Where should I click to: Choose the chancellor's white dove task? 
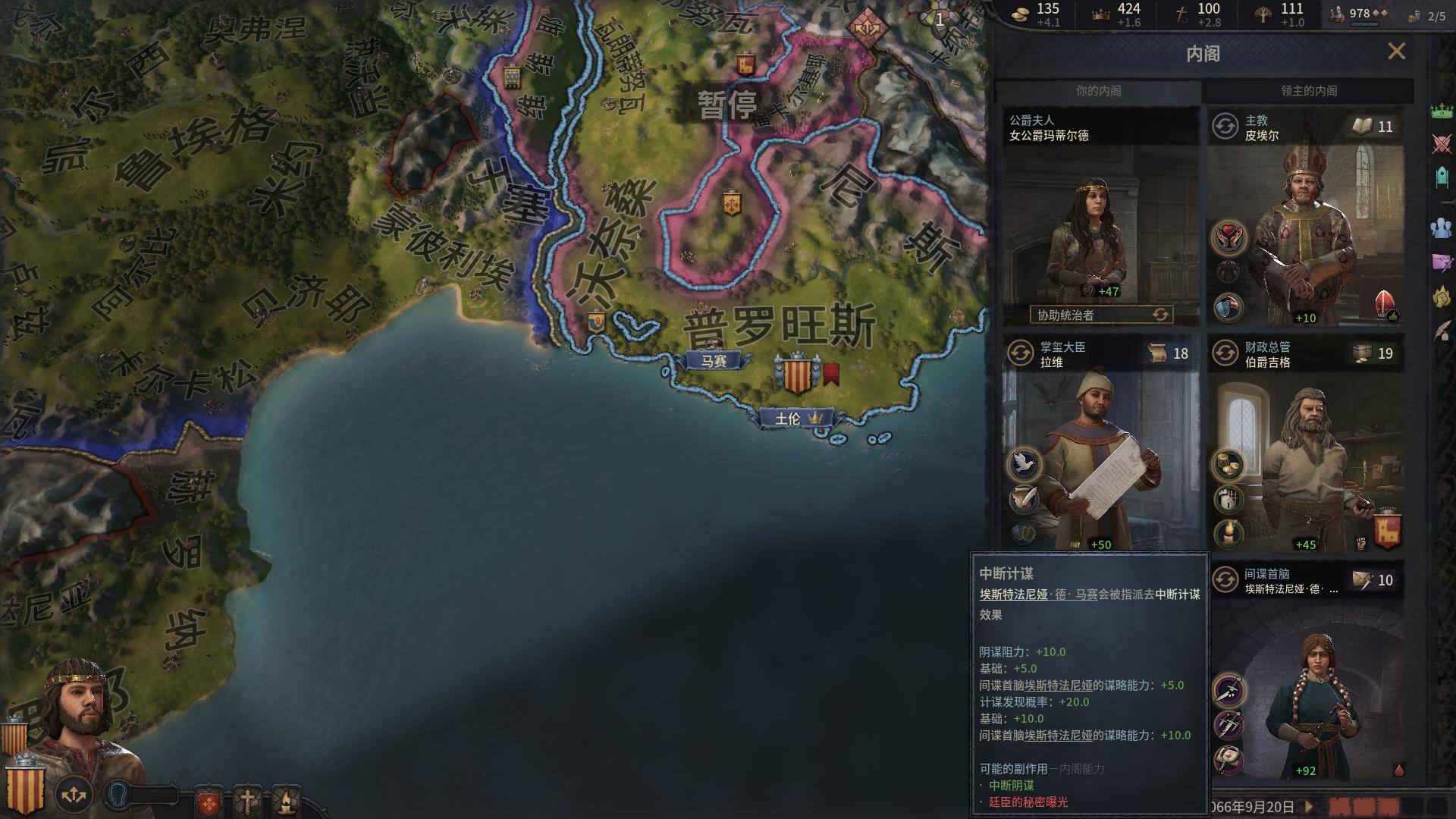[x=1024, y=463]
